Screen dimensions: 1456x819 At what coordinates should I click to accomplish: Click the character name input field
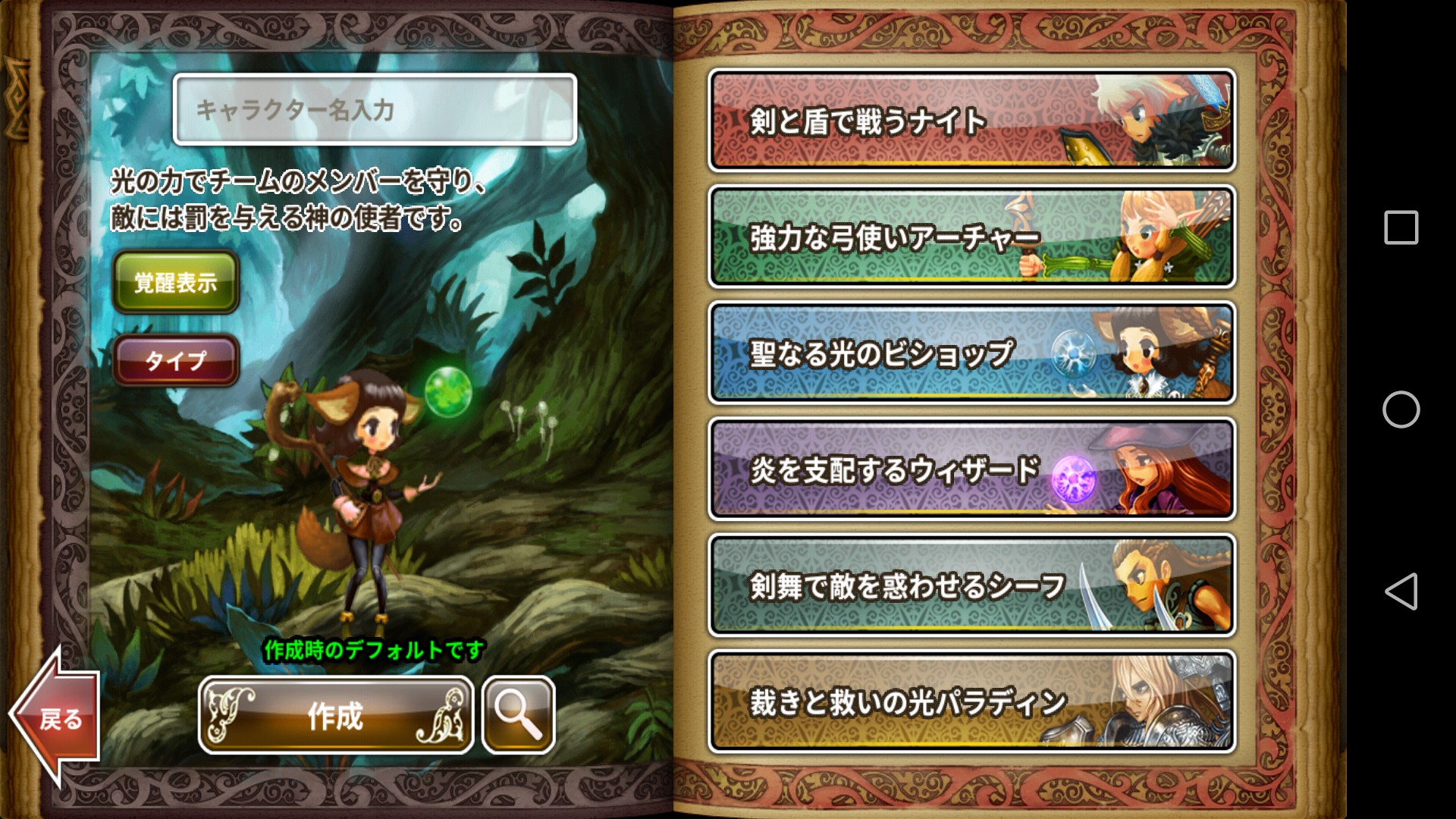click(375, 110)
